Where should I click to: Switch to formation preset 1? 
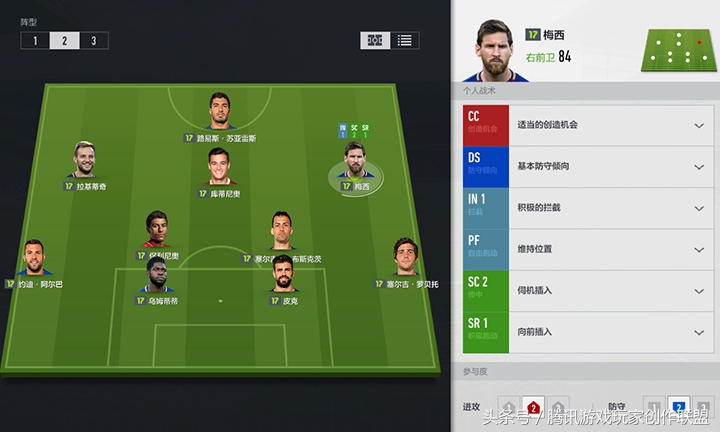(35, 41)
